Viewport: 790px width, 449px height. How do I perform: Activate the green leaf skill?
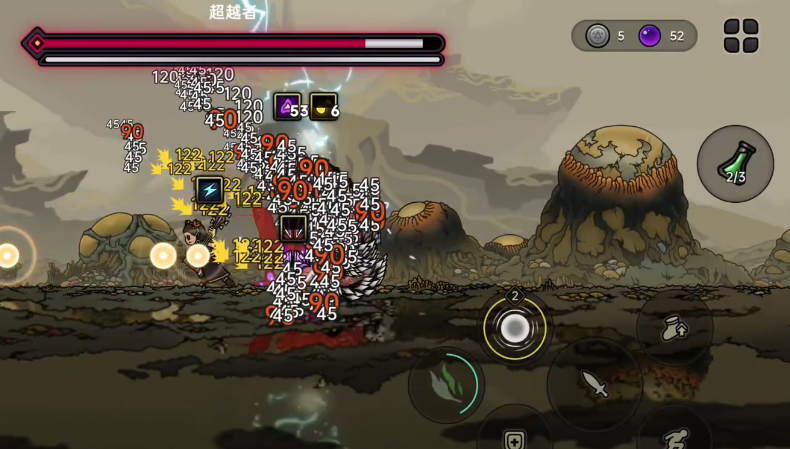pos(446,385)
